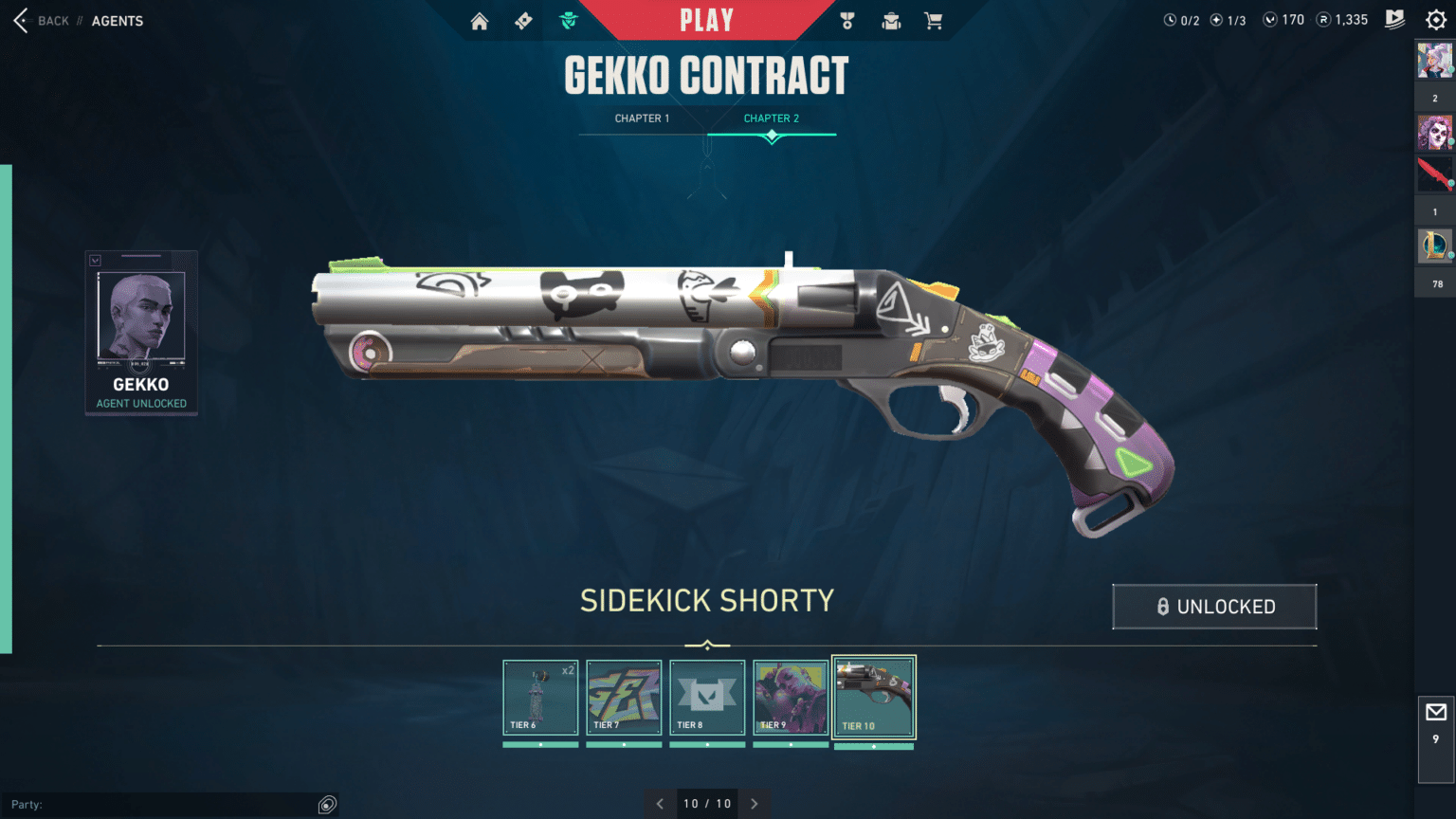Open Career stats via the medal icon
This screenshot has width=1456, height=819.
point(846,20)
